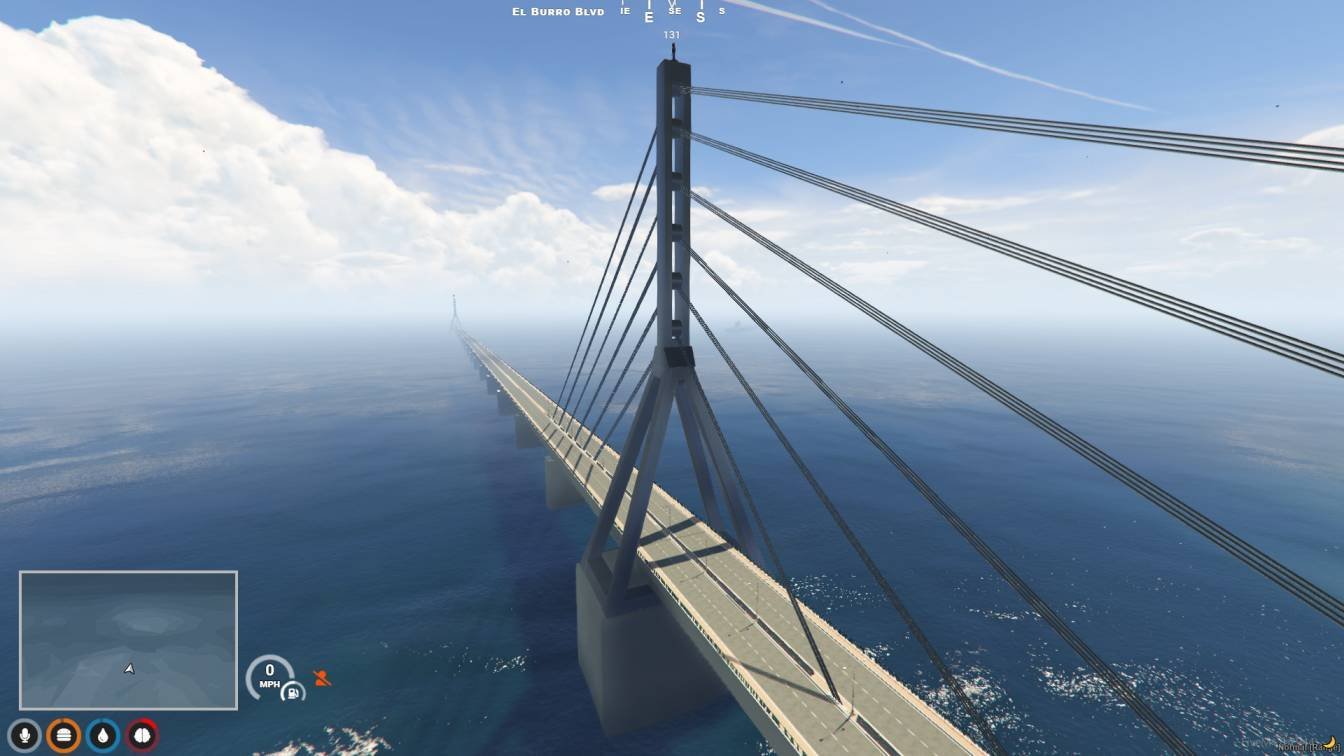Select the microphone voice icon
Viewport: 1344px width, 756px height.
[x=24, y=736]
